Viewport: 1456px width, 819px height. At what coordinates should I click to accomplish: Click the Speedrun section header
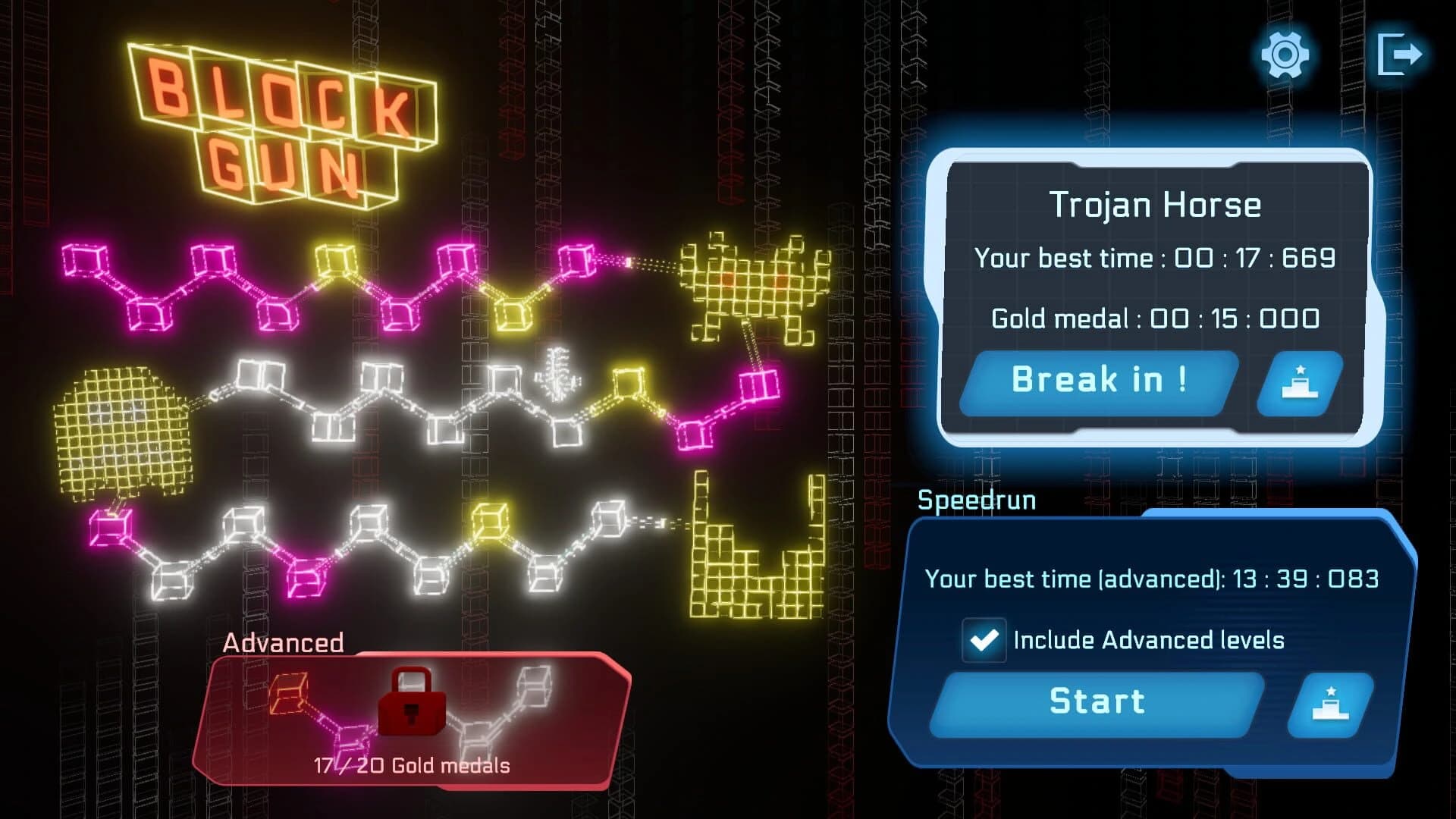[977, 500]
